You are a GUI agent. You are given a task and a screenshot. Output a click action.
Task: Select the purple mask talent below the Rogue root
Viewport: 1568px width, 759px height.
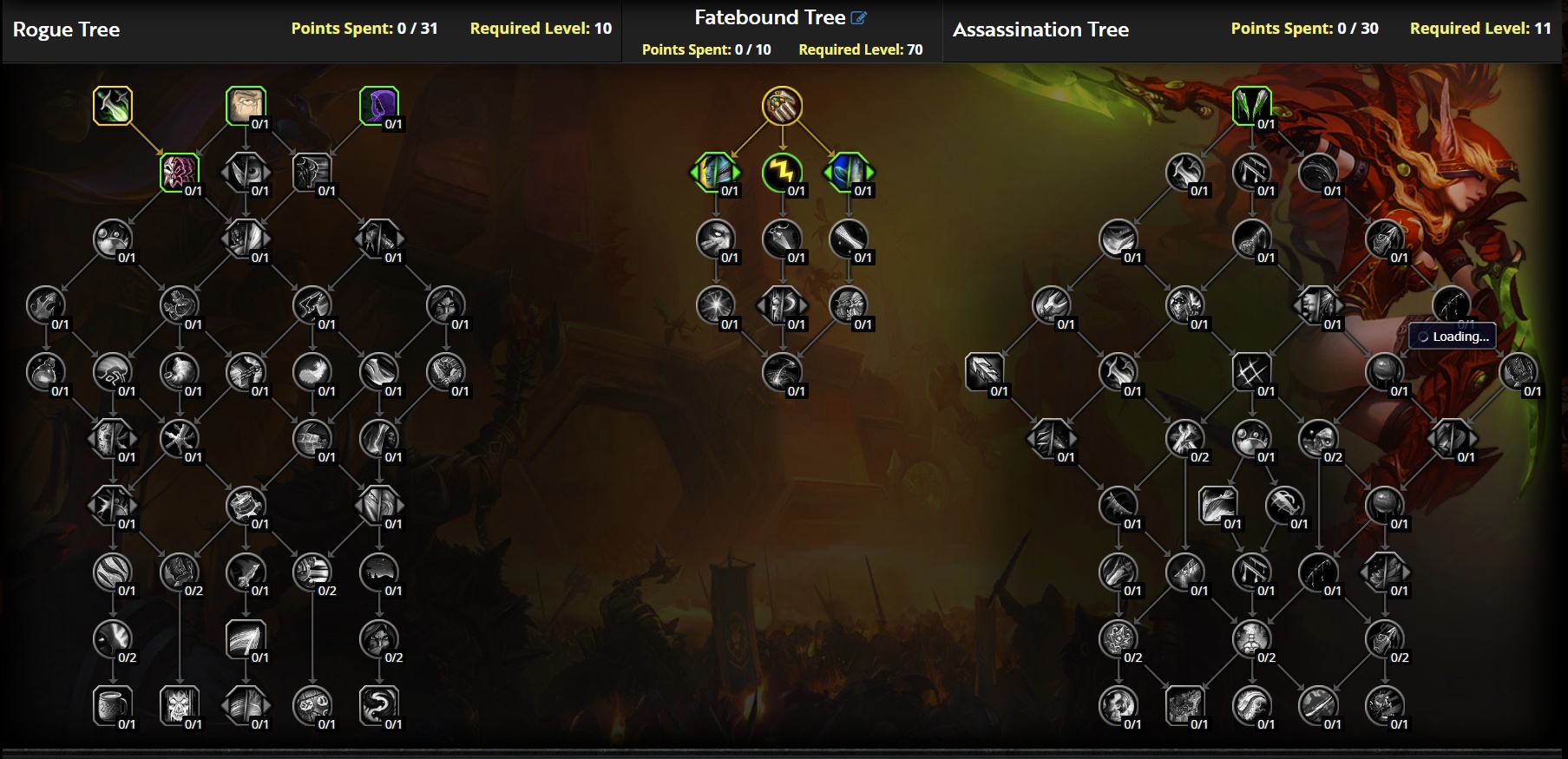(x=180, y=172)
